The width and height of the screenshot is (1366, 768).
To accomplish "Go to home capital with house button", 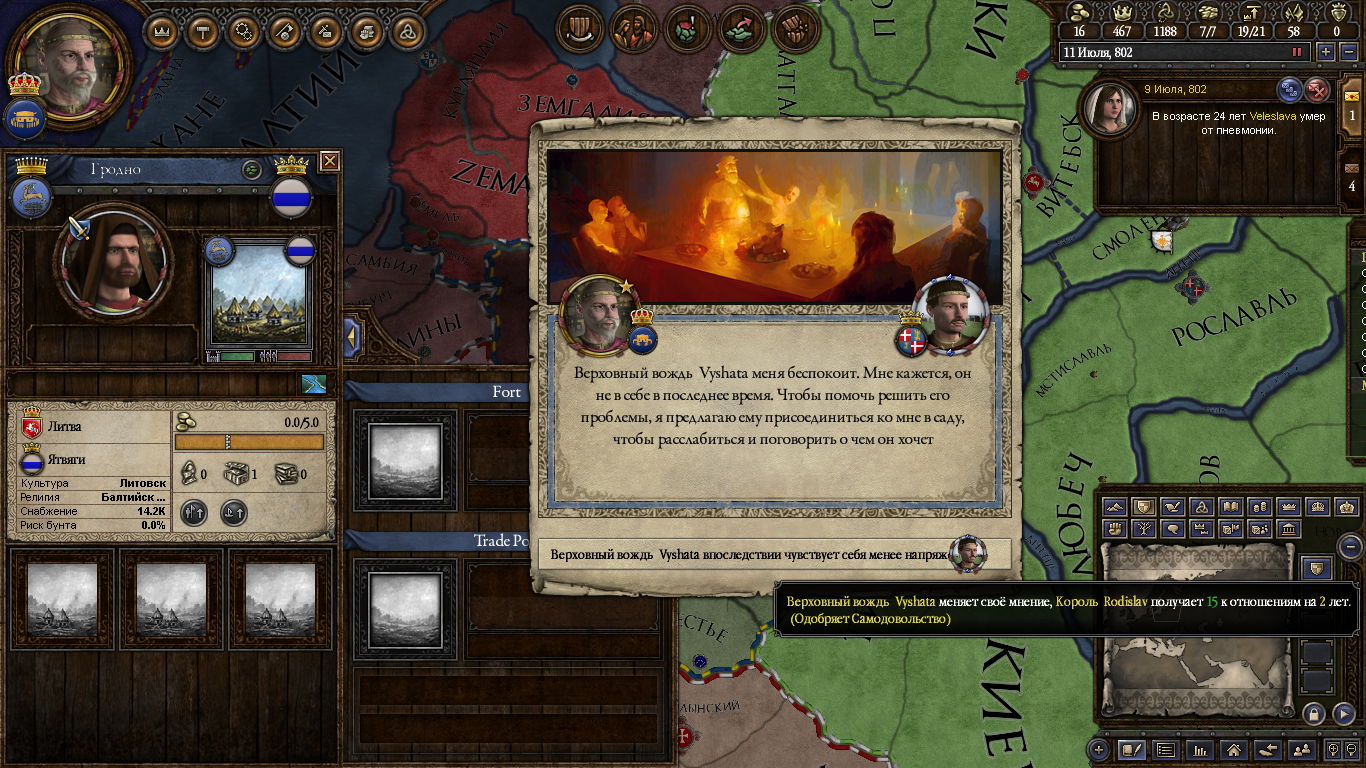I will click(x=1233, y=749).
